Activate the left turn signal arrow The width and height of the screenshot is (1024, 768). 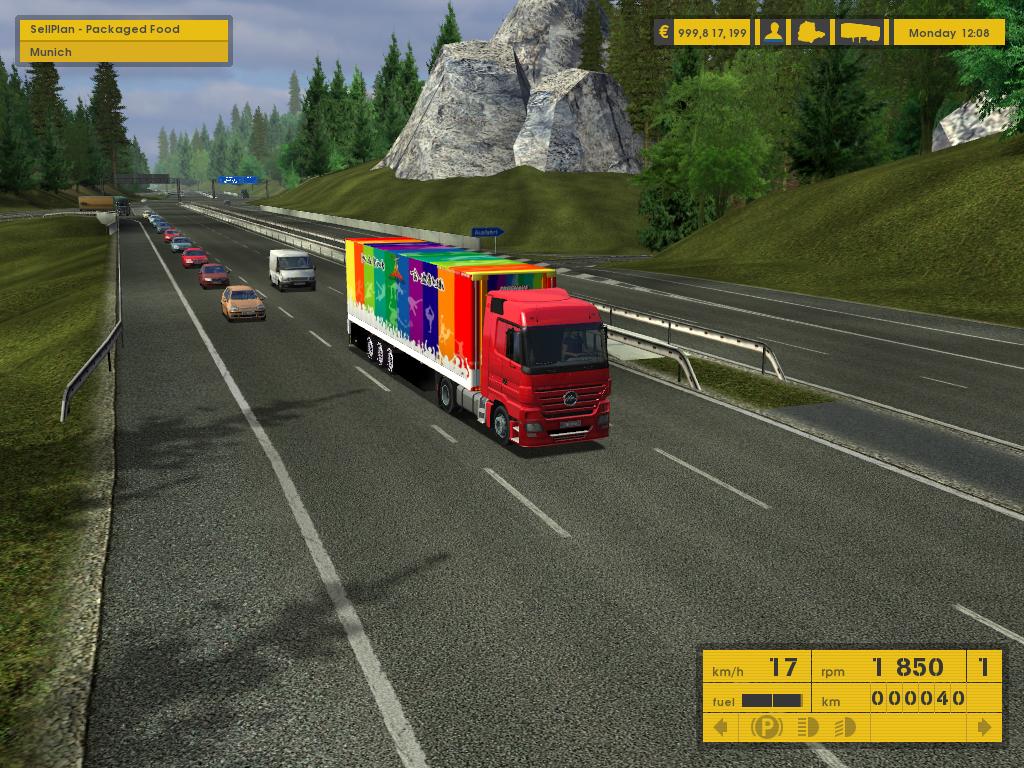pos(720,727)
